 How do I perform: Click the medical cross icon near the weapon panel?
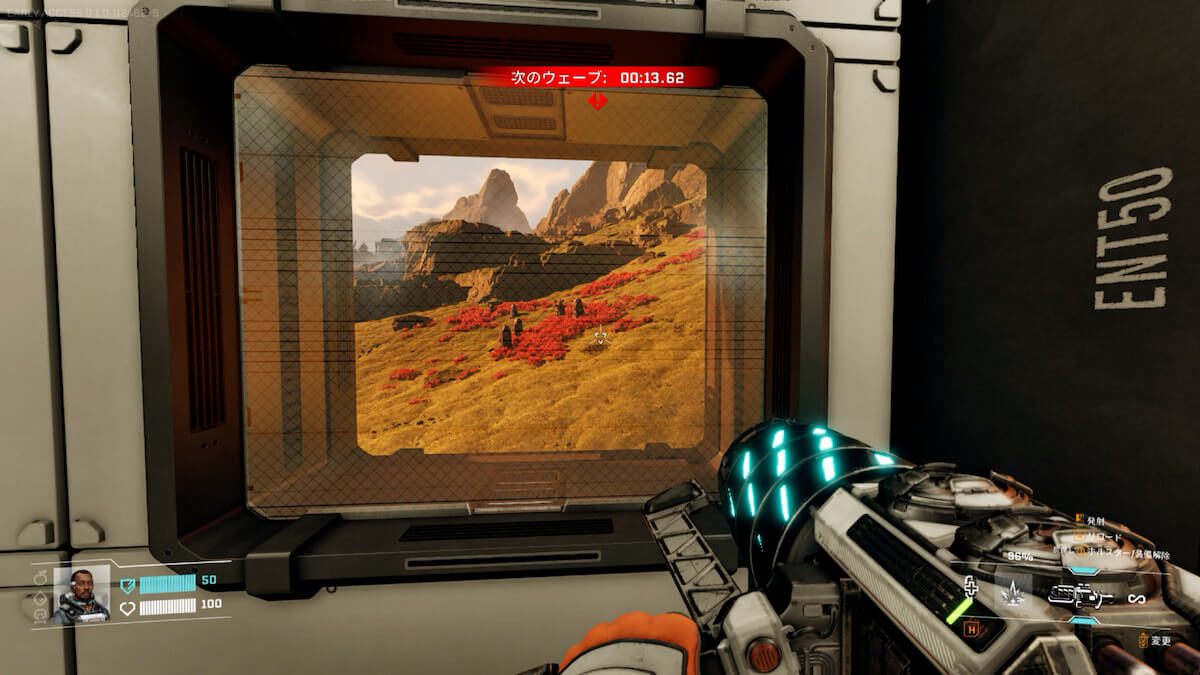point(970,587)
